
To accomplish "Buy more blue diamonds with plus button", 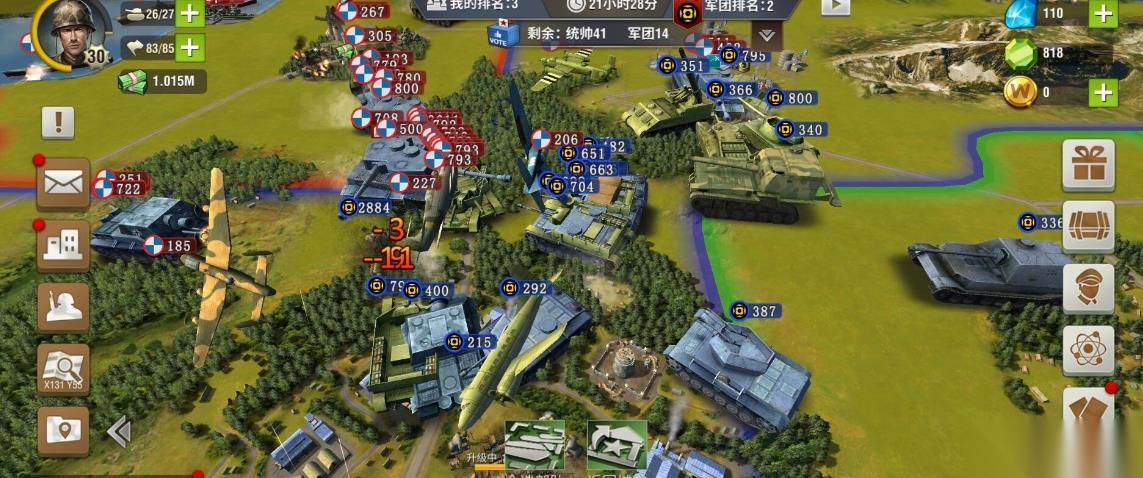I will pos(1103,14).
